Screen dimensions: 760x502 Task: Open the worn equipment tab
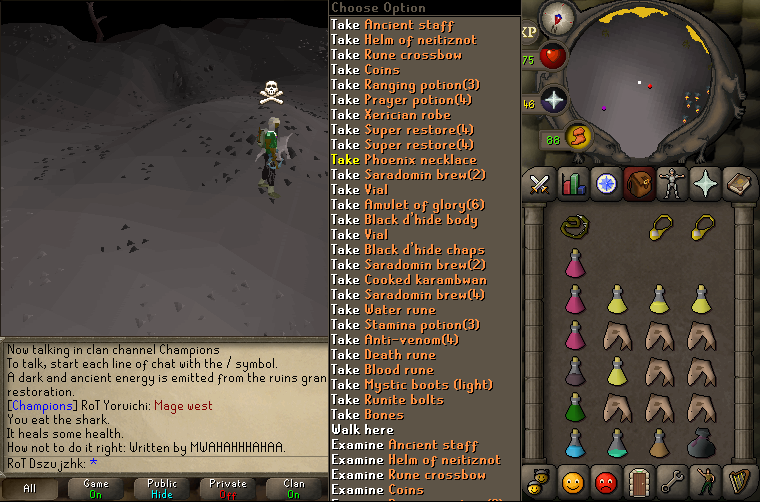pos(671,183)
